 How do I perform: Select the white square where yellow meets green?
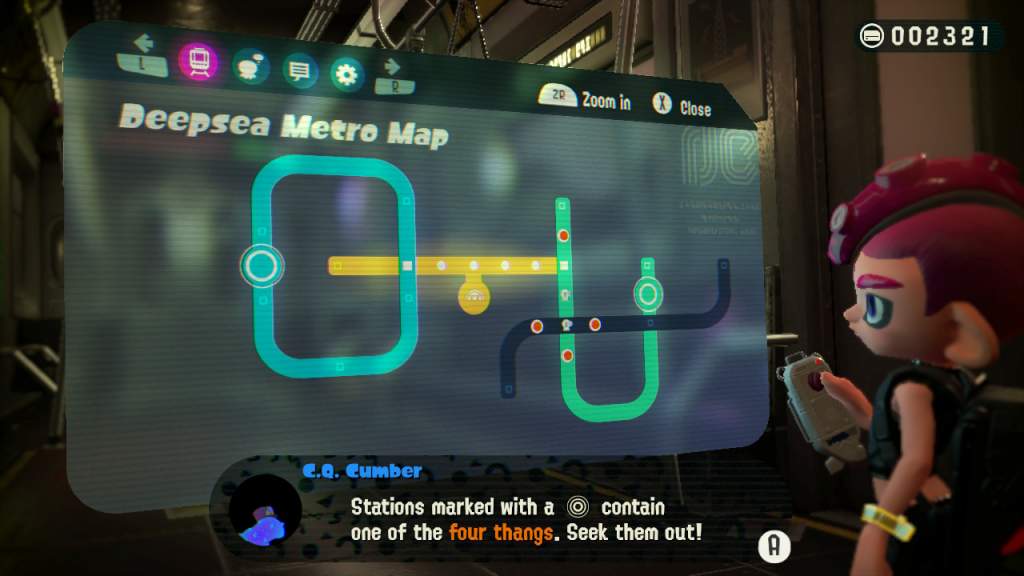click(564, 265)
